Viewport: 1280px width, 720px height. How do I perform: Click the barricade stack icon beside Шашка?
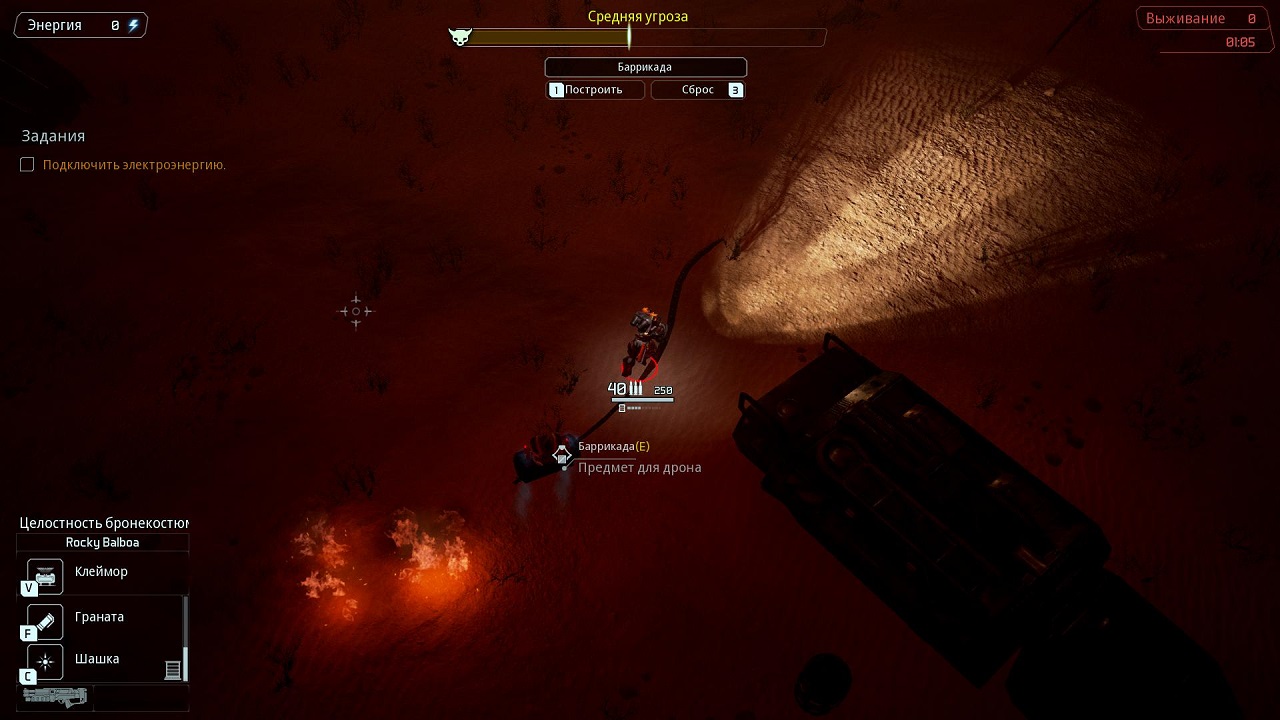[173, 669]
